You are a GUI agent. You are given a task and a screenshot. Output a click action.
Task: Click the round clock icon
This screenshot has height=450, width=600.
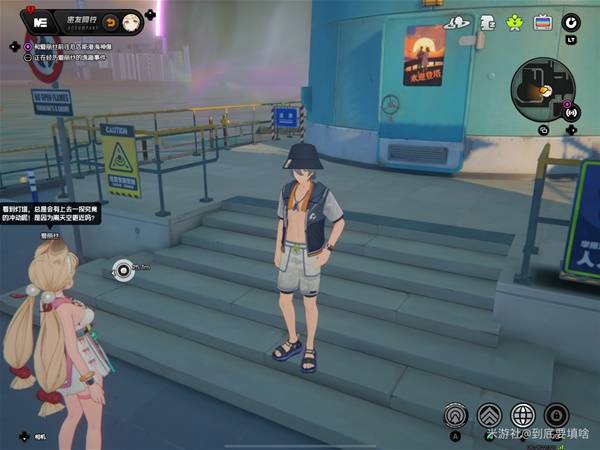(571, 22)
